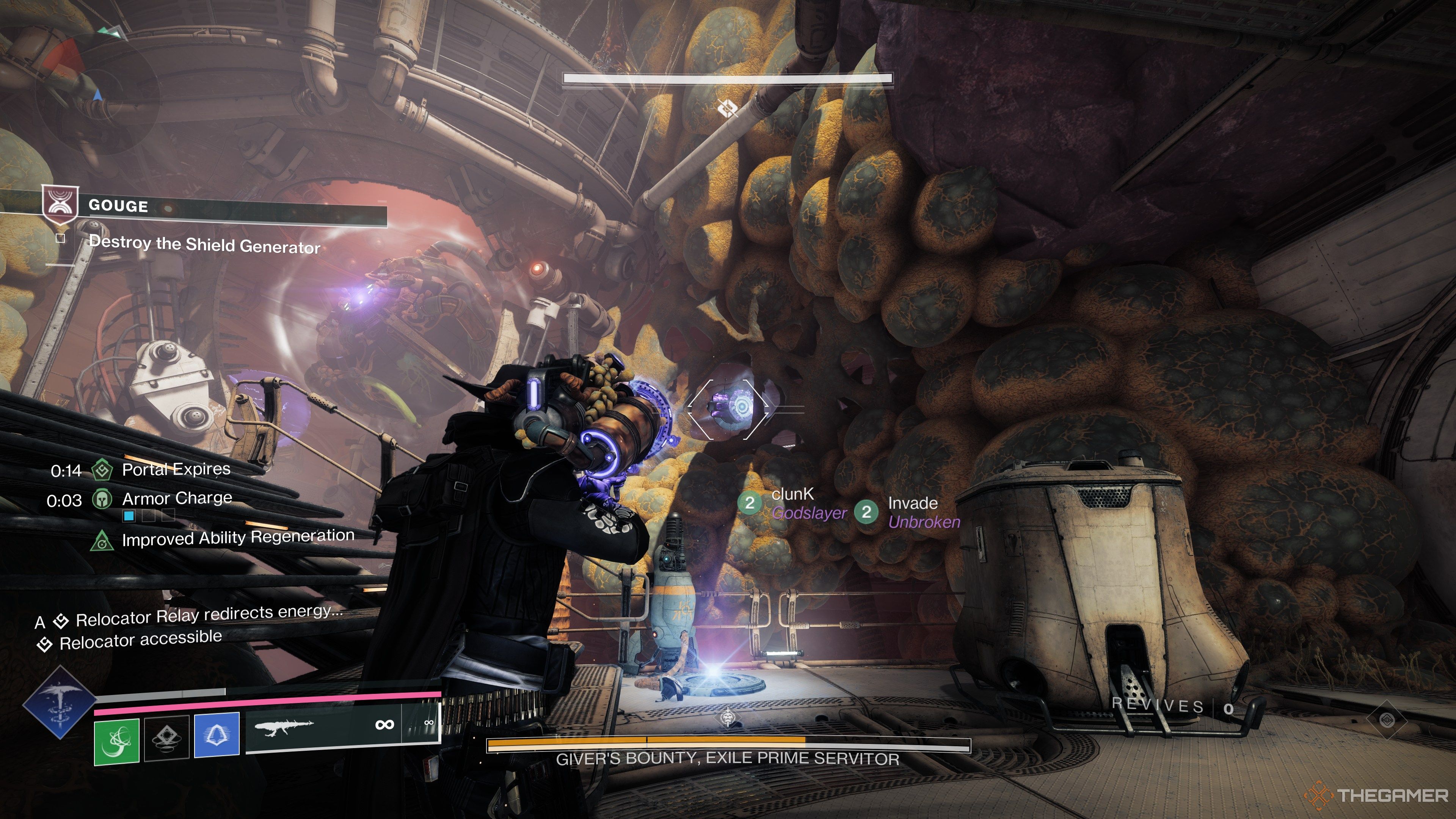Select the Armor Charge helmet icon
1456x819 pixels.
[x=102, y=499]
